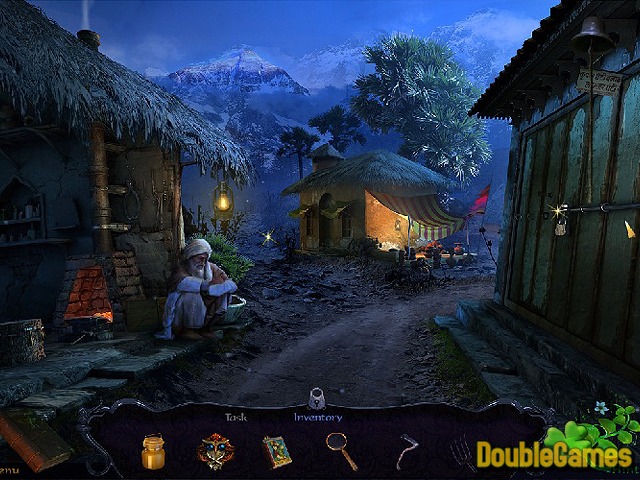640x480 pixels.
Task: Select the magnifying glass item
Action: (341, 451)
